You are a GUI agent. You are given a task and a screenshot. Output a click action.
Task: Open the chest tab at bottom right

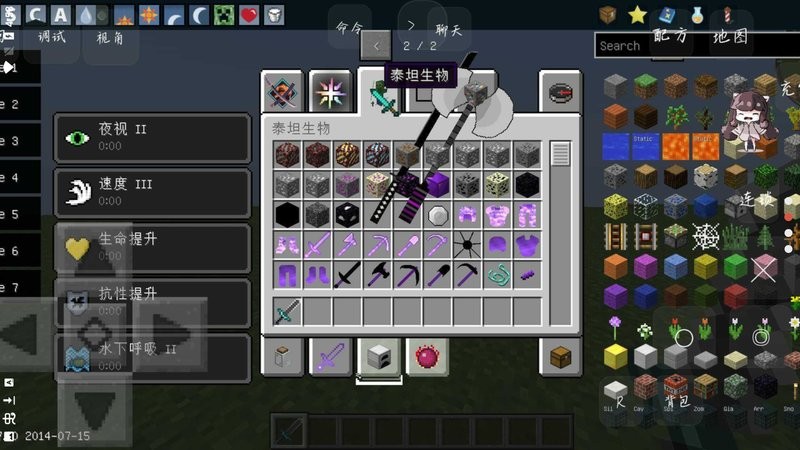point(560,356)
